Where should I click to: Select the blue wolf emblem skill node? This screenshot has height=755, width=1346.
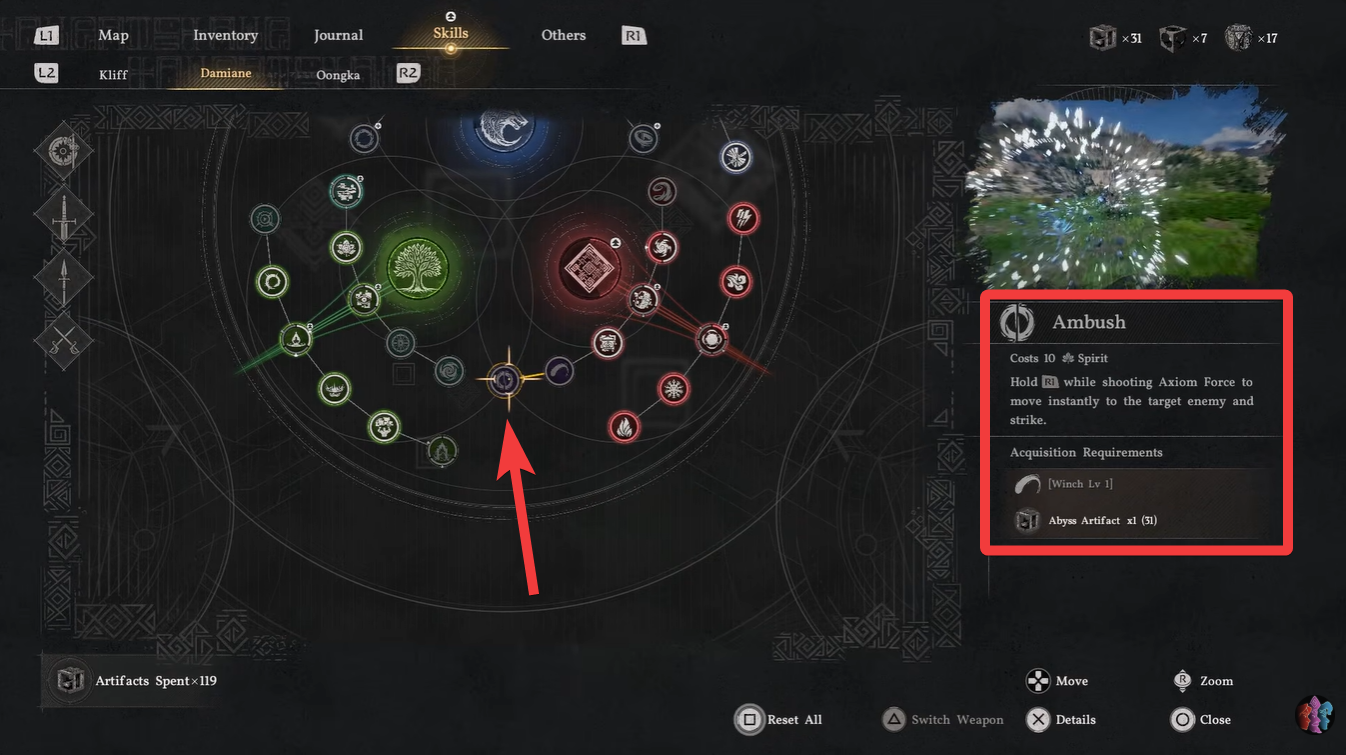[503, 128]
